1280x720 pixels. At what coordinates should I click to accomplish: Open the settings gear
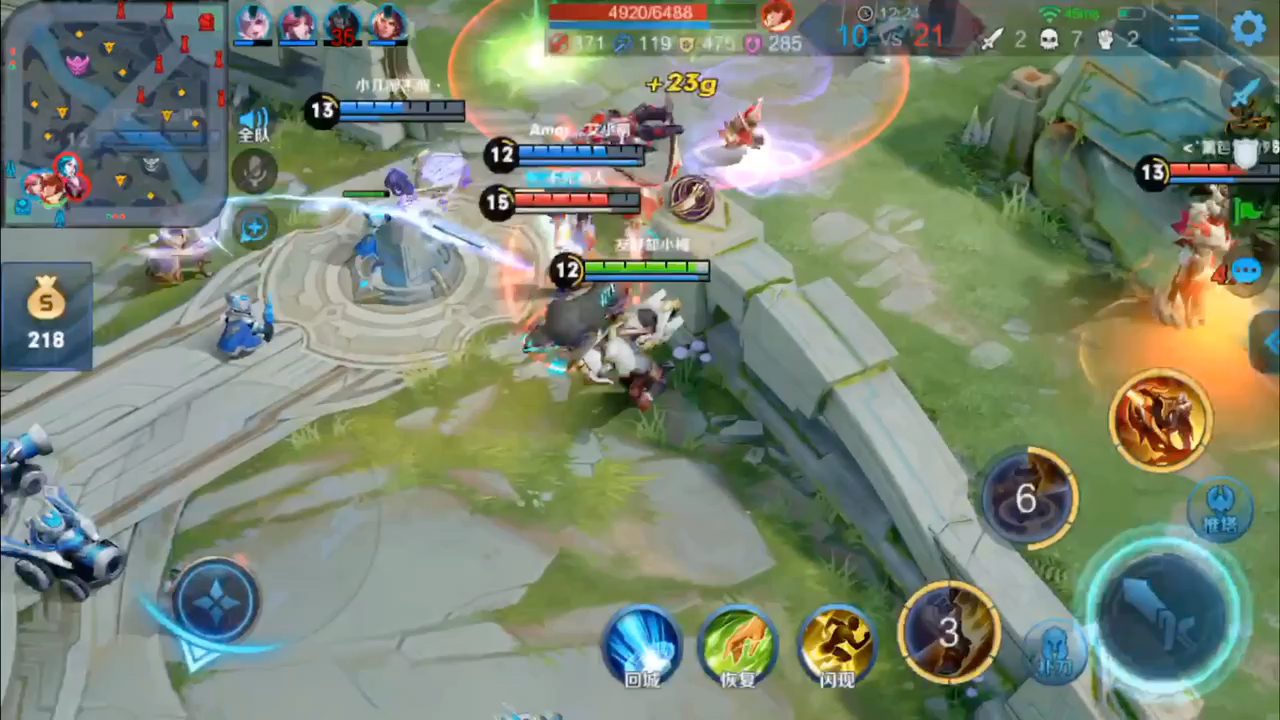point(1248,28)
